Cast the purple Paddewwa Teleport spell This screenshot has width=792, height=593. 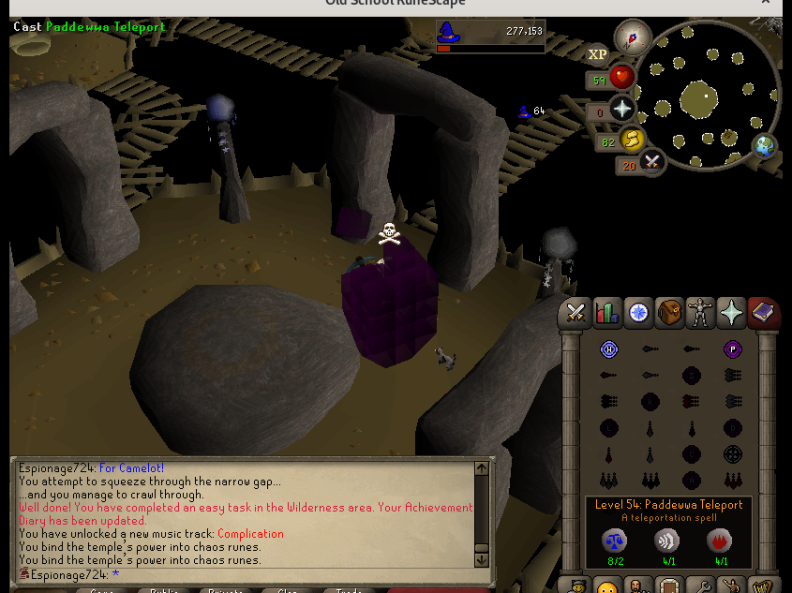[732, 350]
